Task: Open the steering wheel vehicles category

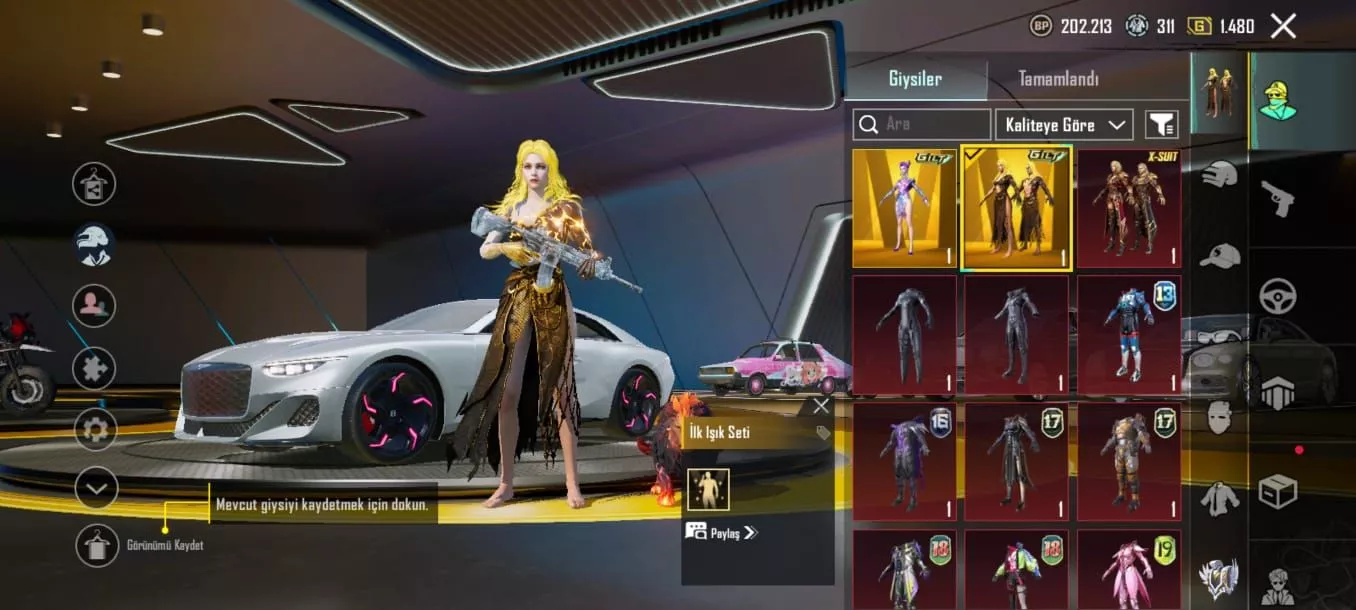Action: tap(1277, 296)
